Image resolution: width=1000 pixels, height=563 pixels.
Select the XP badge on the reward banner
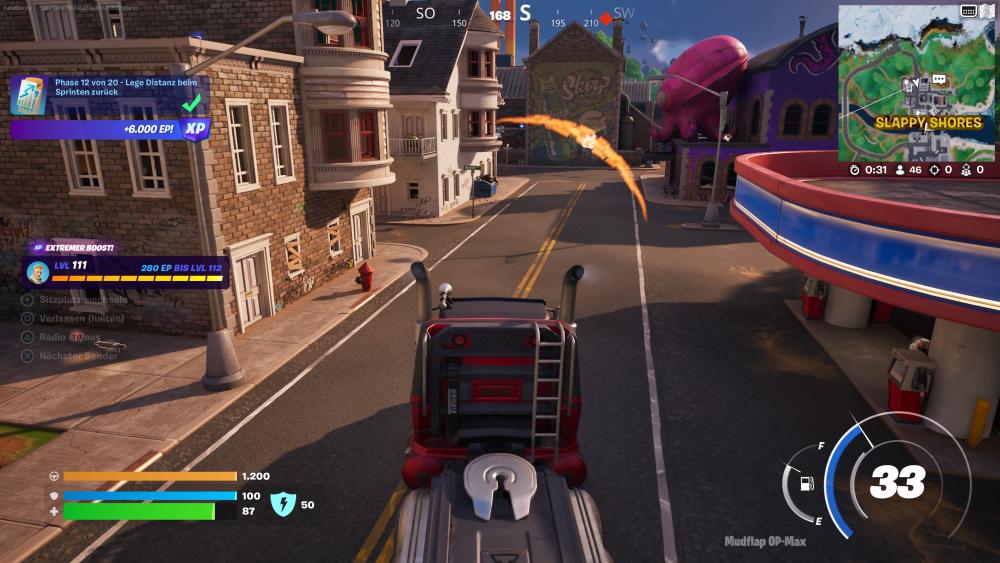tap(195, 129)
